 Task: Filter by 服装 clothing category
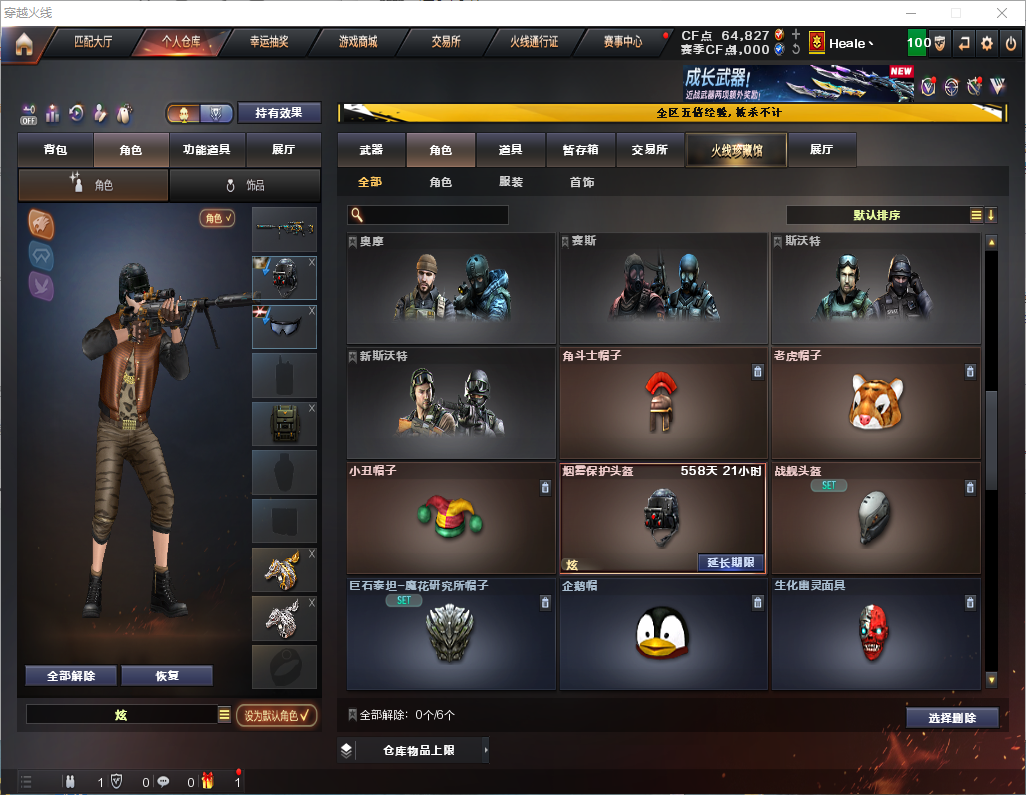tap(510, 182)
